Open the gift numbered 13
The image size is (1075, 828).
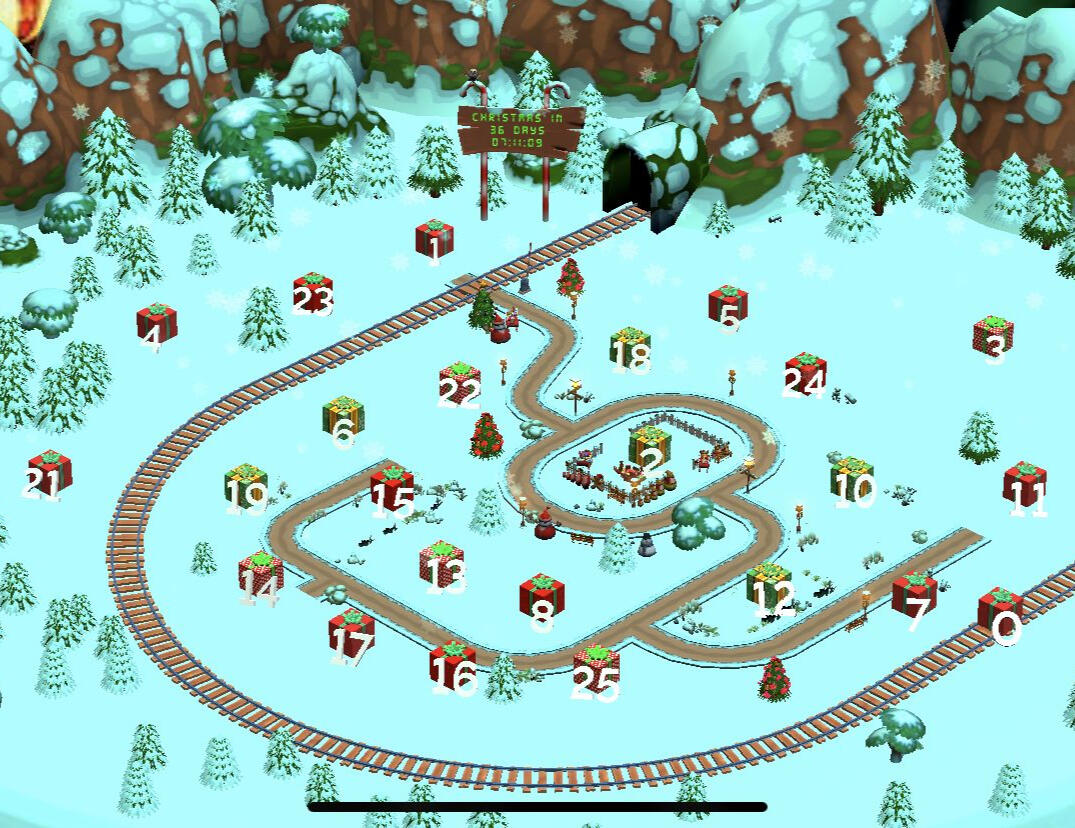[442, 564]
